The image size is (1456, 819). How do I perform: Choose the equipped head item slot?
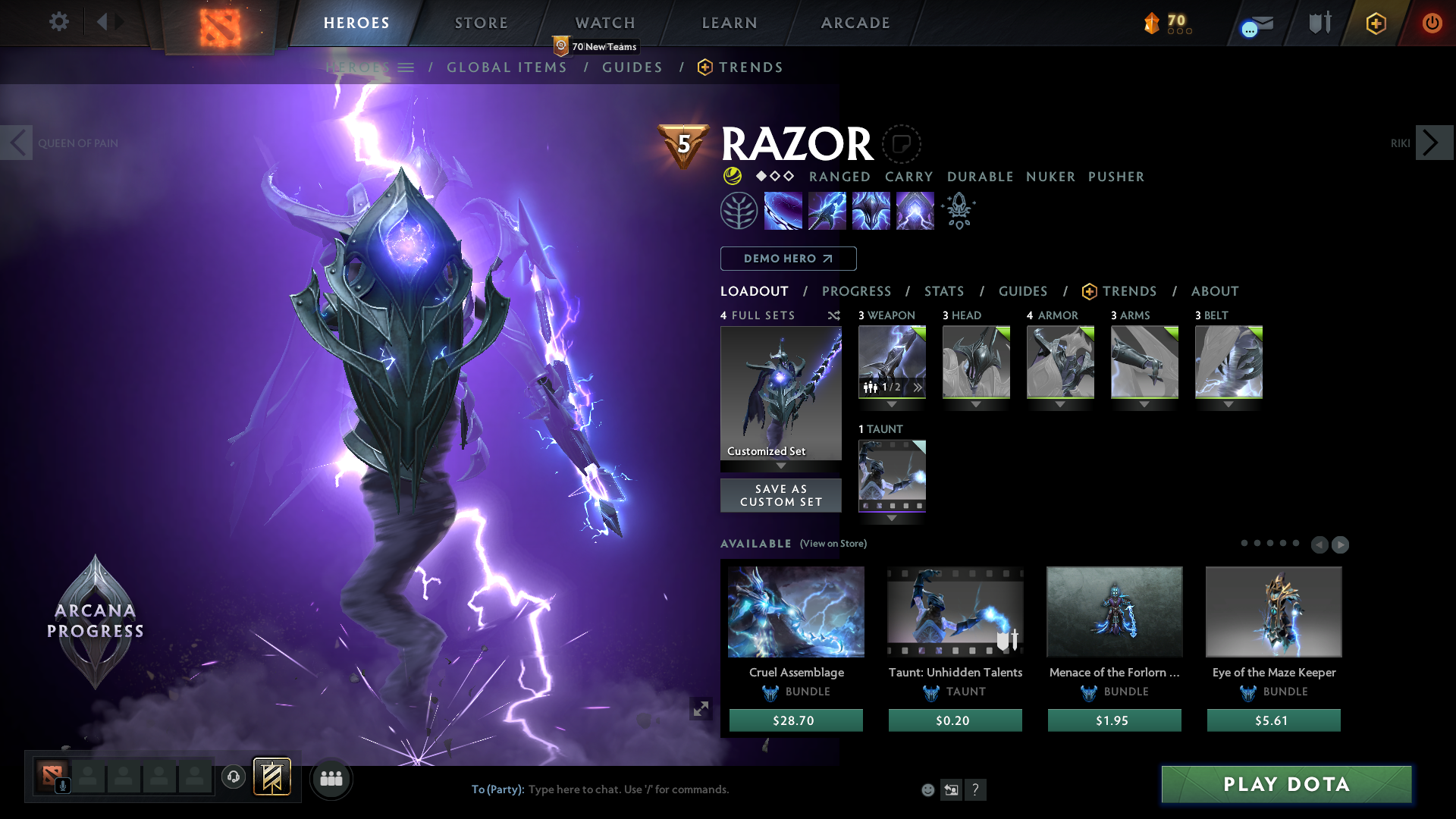(976, 362)
